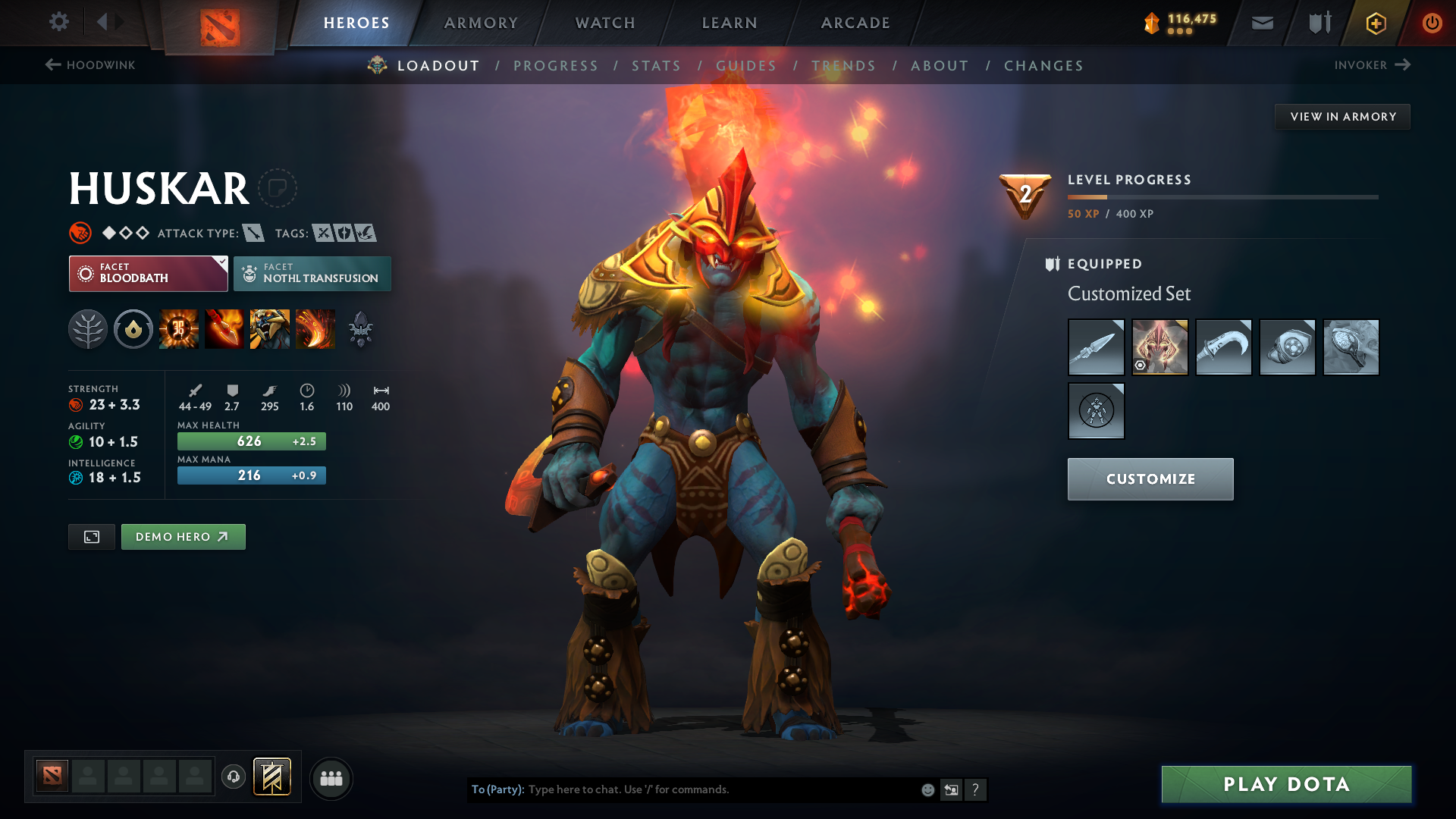The image size is (1456, 819).
Task: Click the Berserker's Blood ability icon
Action: (x=270, y=328)
